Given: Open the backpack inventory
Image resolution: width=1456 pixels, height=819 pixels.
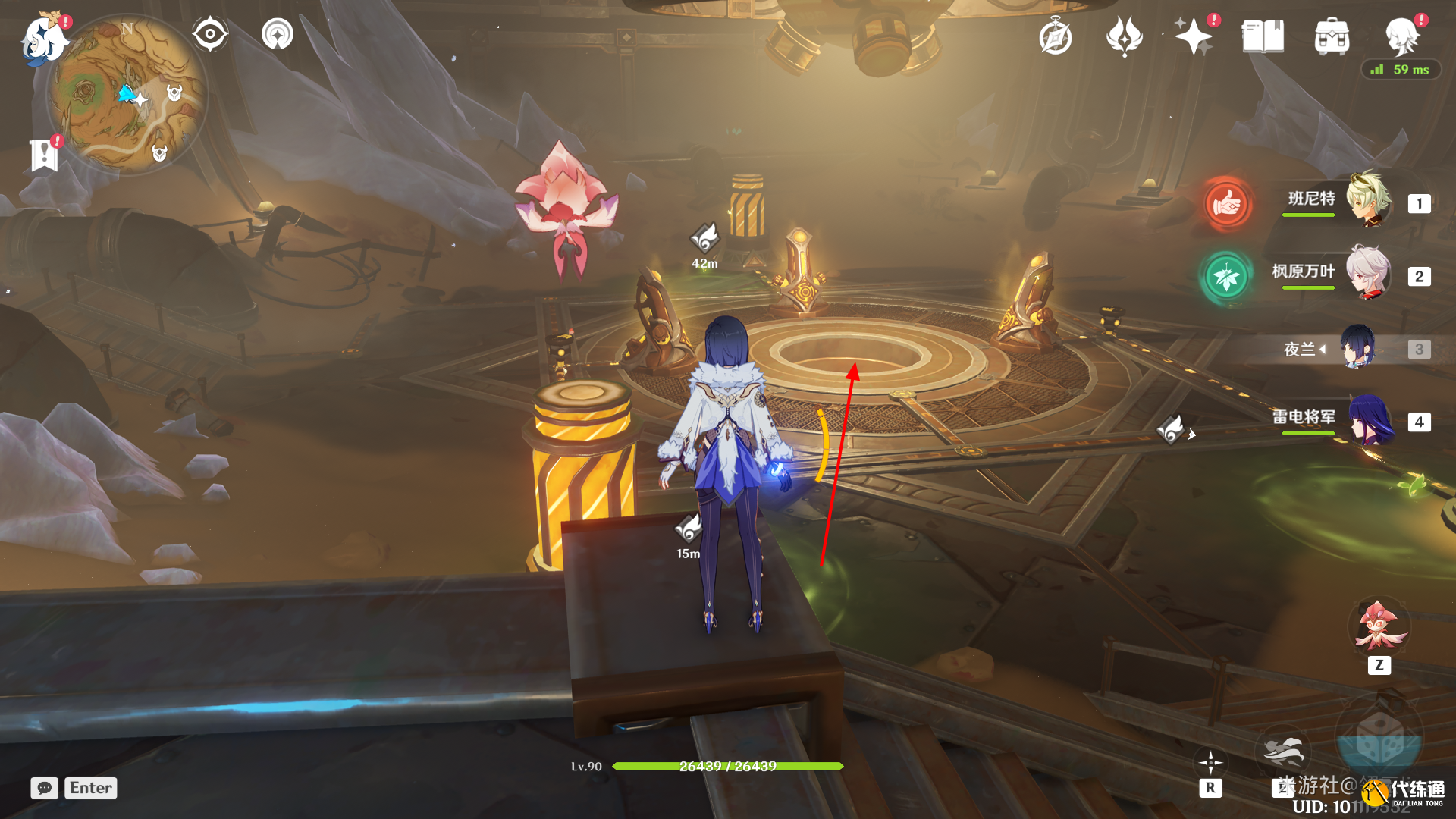Looking at the screenshot, I should coord(1332,36).
